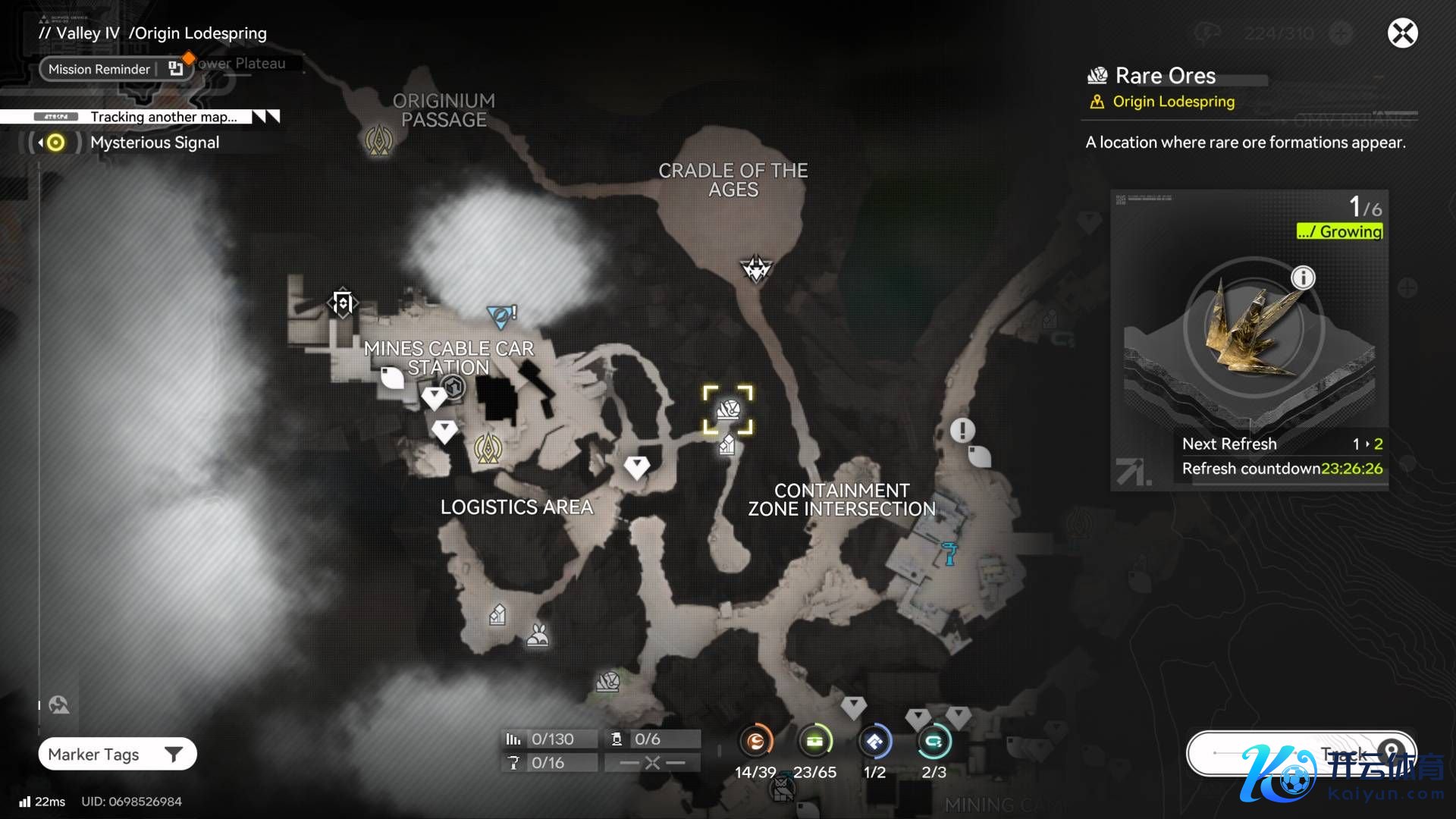Select the Mysterious Signal tracked mission
The height and width of the screenshot is (819, 1456).
(154, 143)
